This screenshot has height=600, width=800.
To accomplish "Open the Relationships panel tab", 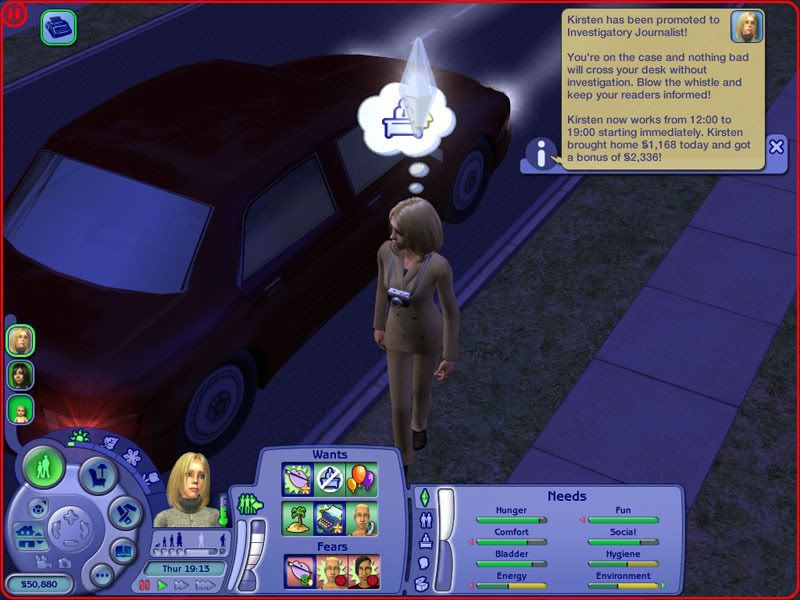I will [x=423, y=519].
